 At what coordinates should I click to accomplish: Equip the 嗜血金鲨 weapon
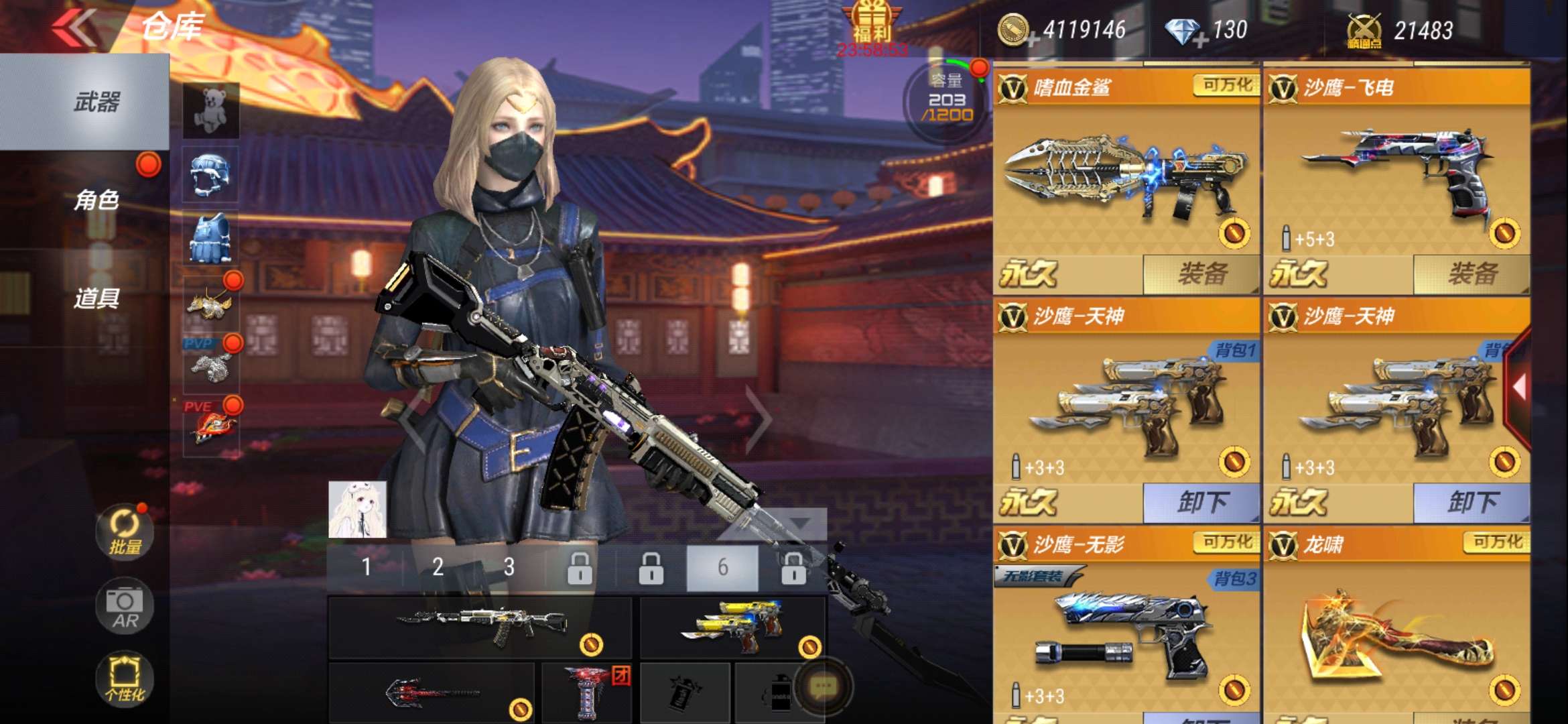pos(1201,274)
